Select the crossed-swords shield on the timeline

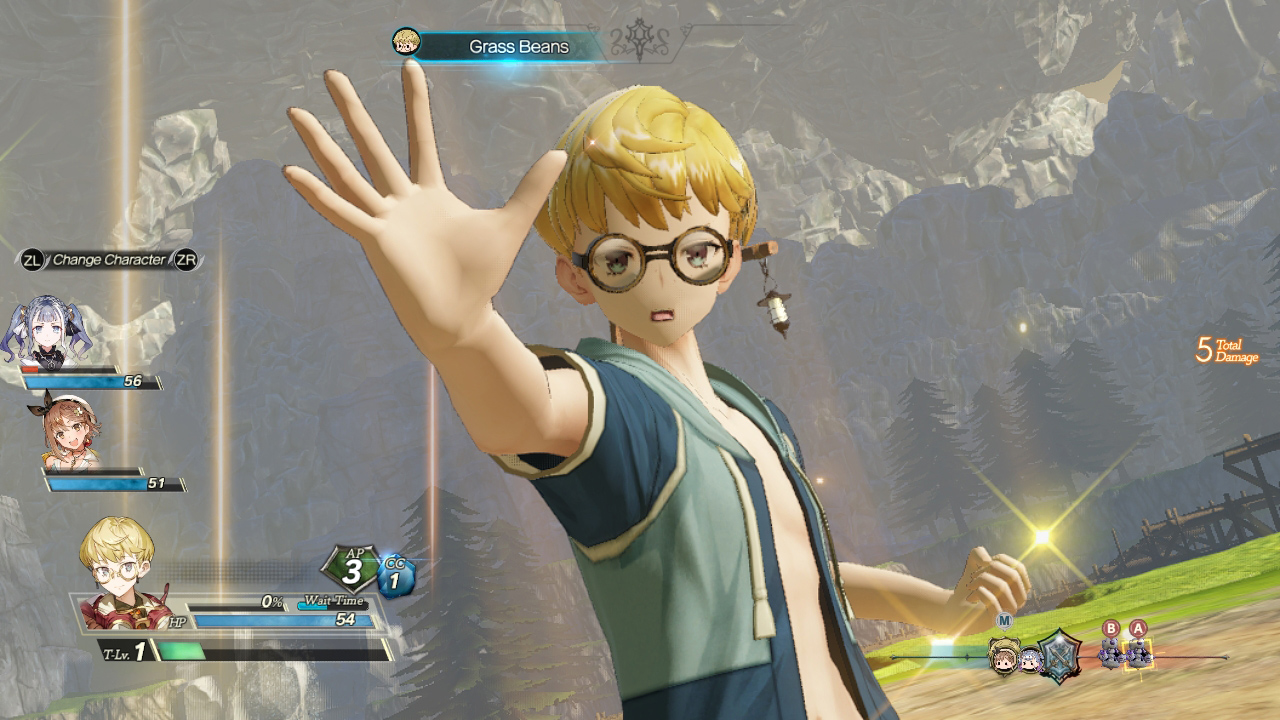[x=1059, y=655]
